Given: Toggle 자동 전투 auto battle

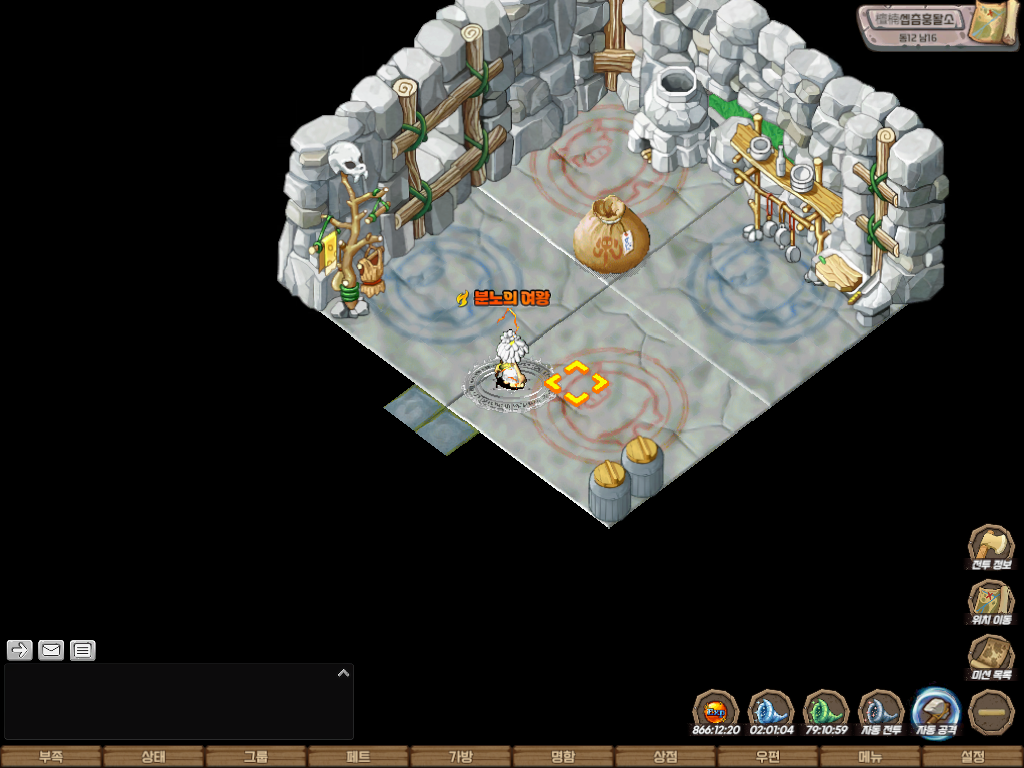Looking at the screenshot, I should point(881,711).
